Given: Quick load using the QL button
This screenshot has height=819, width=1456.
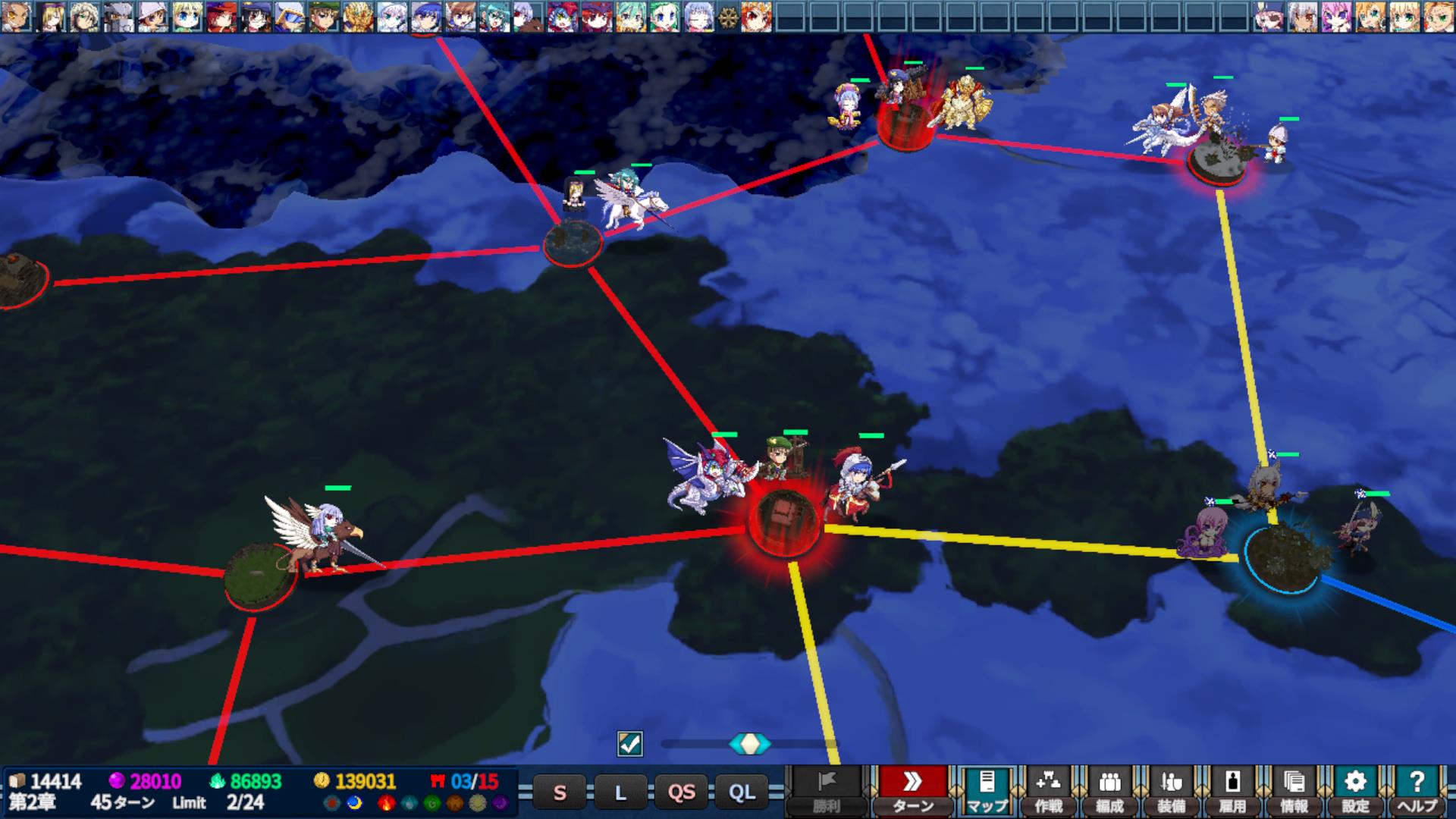Looking at the screenshot, I should click(742, 792).
